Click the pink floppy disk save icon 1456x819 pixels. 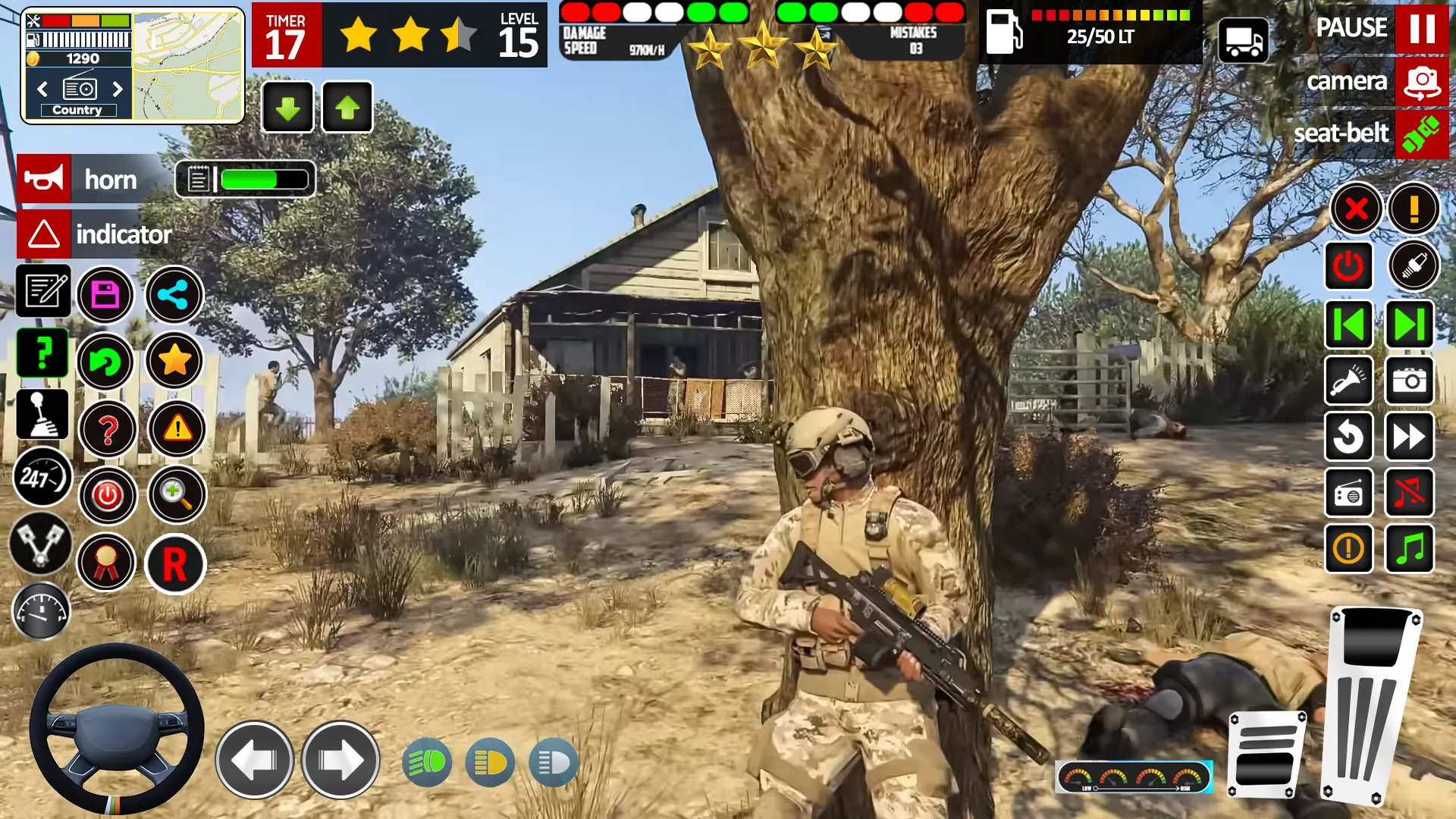click(x=106, y=294)
